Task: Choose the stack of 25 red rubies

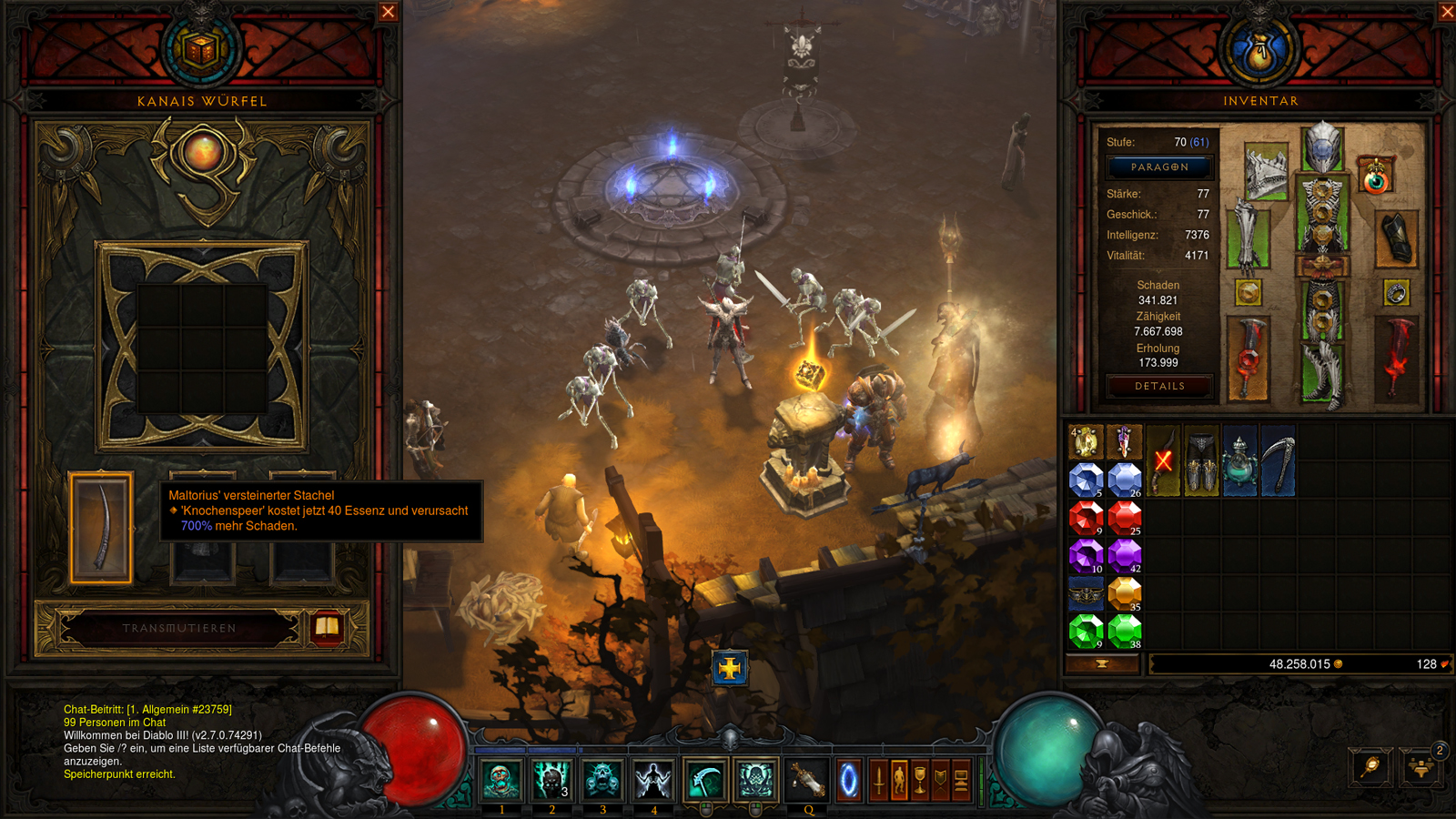Action: [1125, 517]
